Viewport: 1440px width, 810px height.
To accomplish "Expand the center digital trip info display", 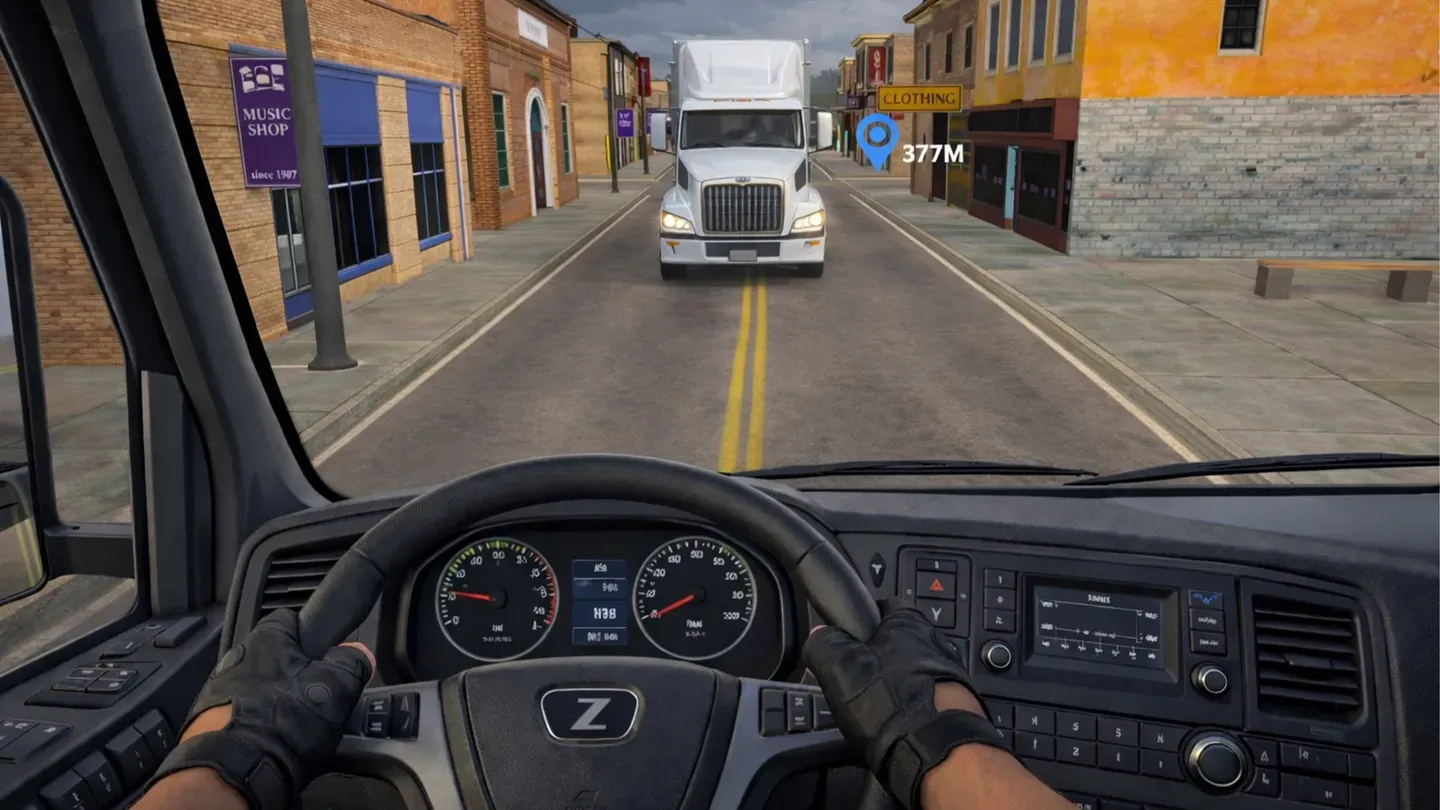I will tap(600, 600).
